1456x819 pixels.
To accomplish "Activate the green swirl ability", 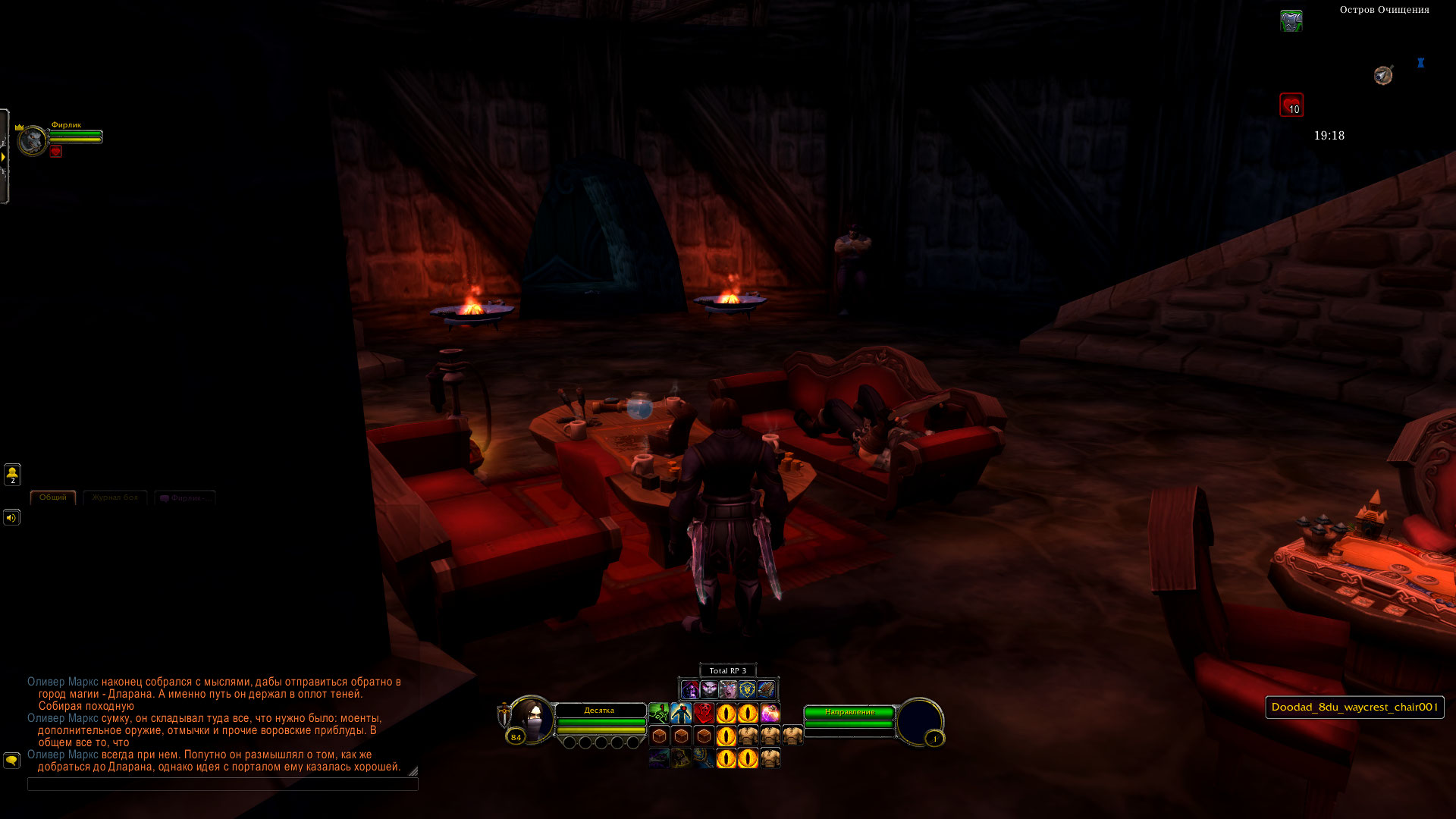I will pos(659,714).
